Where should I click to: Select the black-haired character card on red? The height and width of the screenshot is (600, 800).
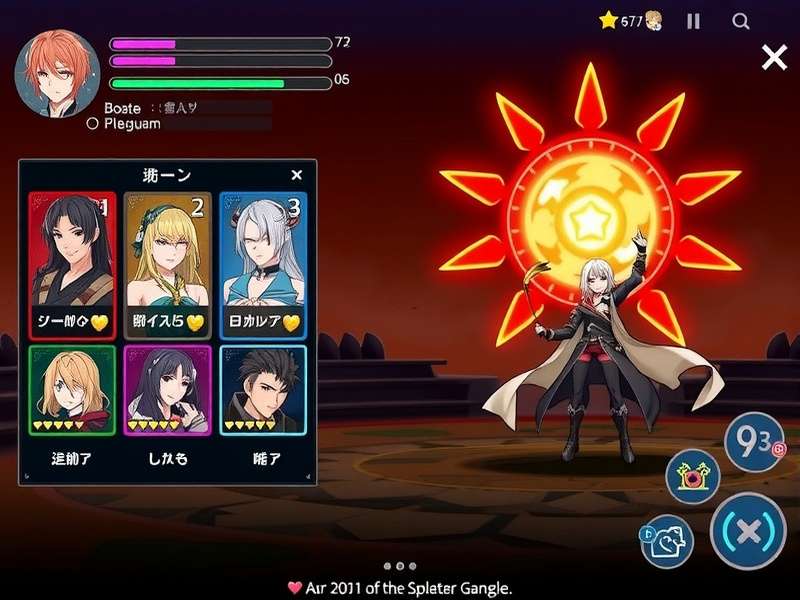72,265
